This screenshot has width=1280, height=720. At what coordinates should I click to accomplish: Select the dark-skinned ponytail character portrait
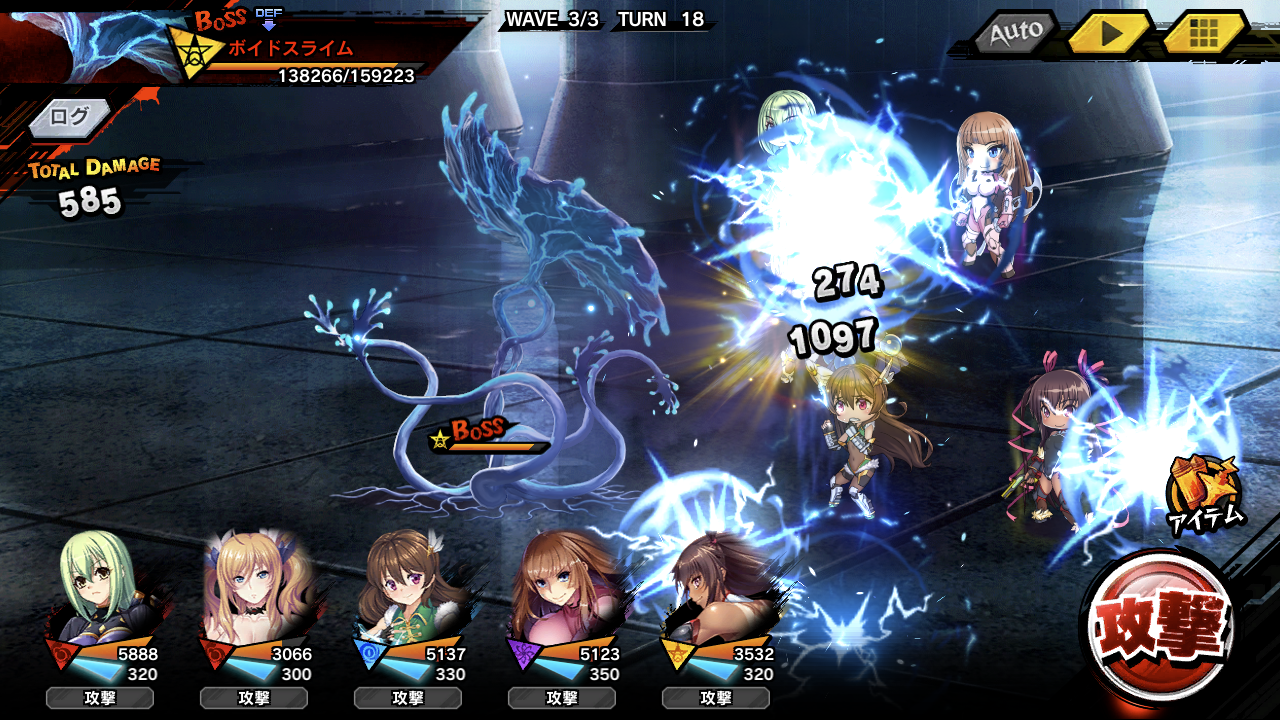point(716,590)
